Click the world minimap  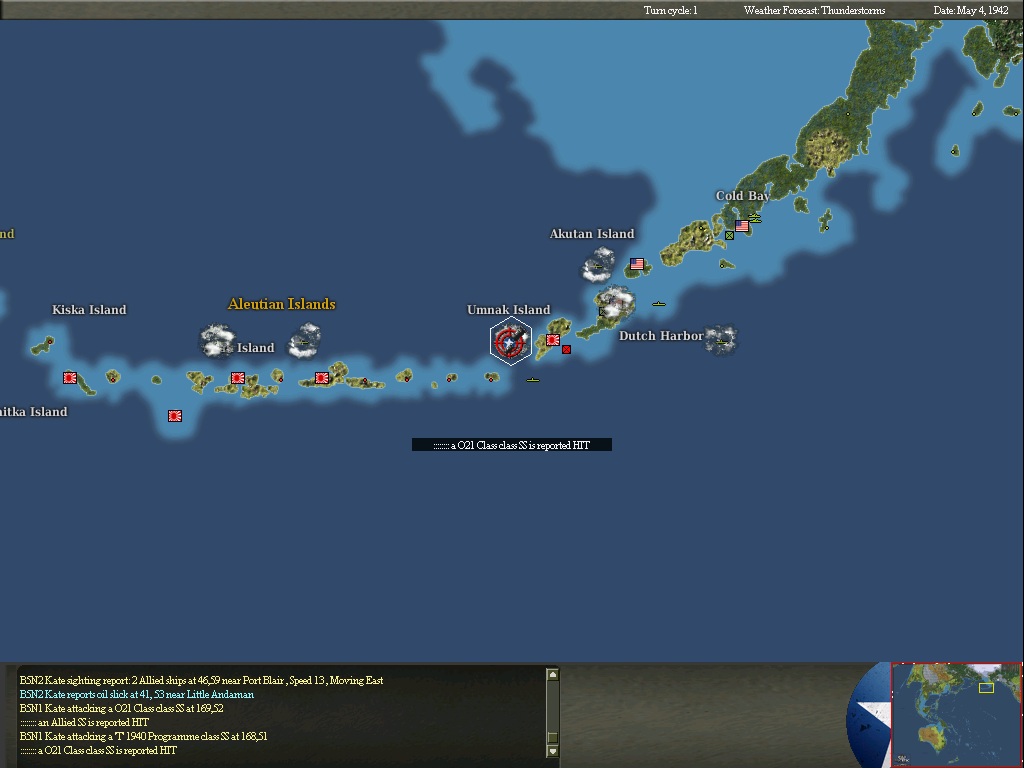[x=955, y=713]
